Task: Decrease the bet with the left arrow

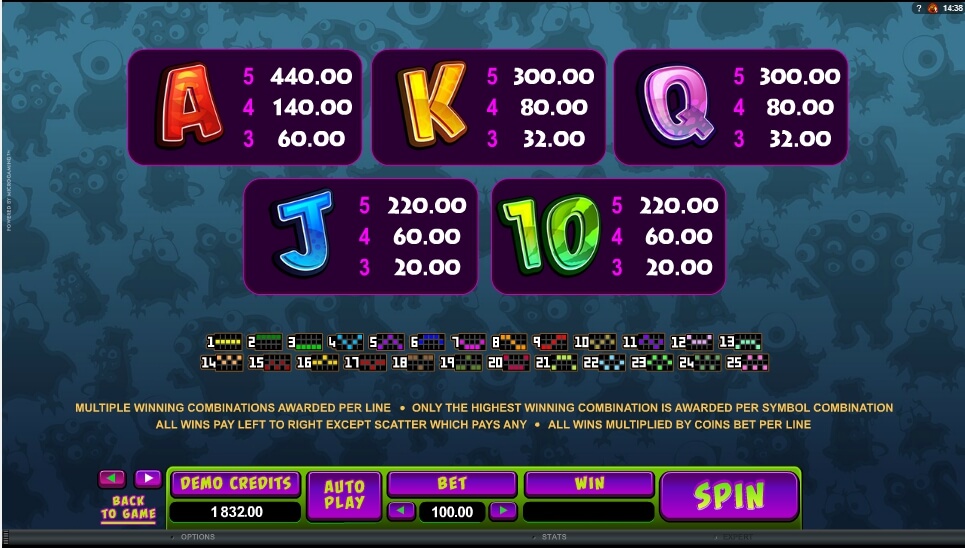Action: click(401, 511)
